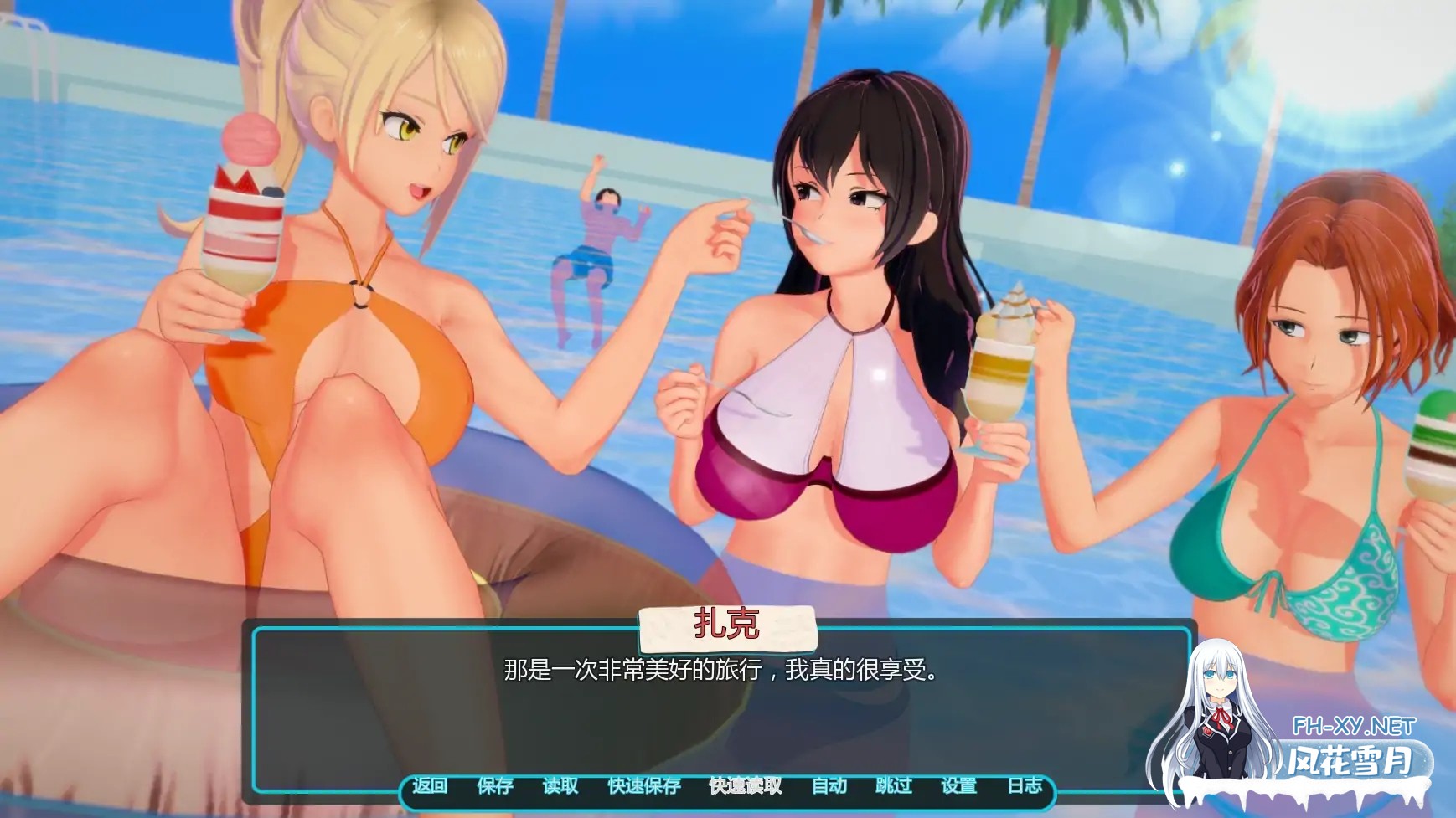Open the 设置 settings menu

958,787
